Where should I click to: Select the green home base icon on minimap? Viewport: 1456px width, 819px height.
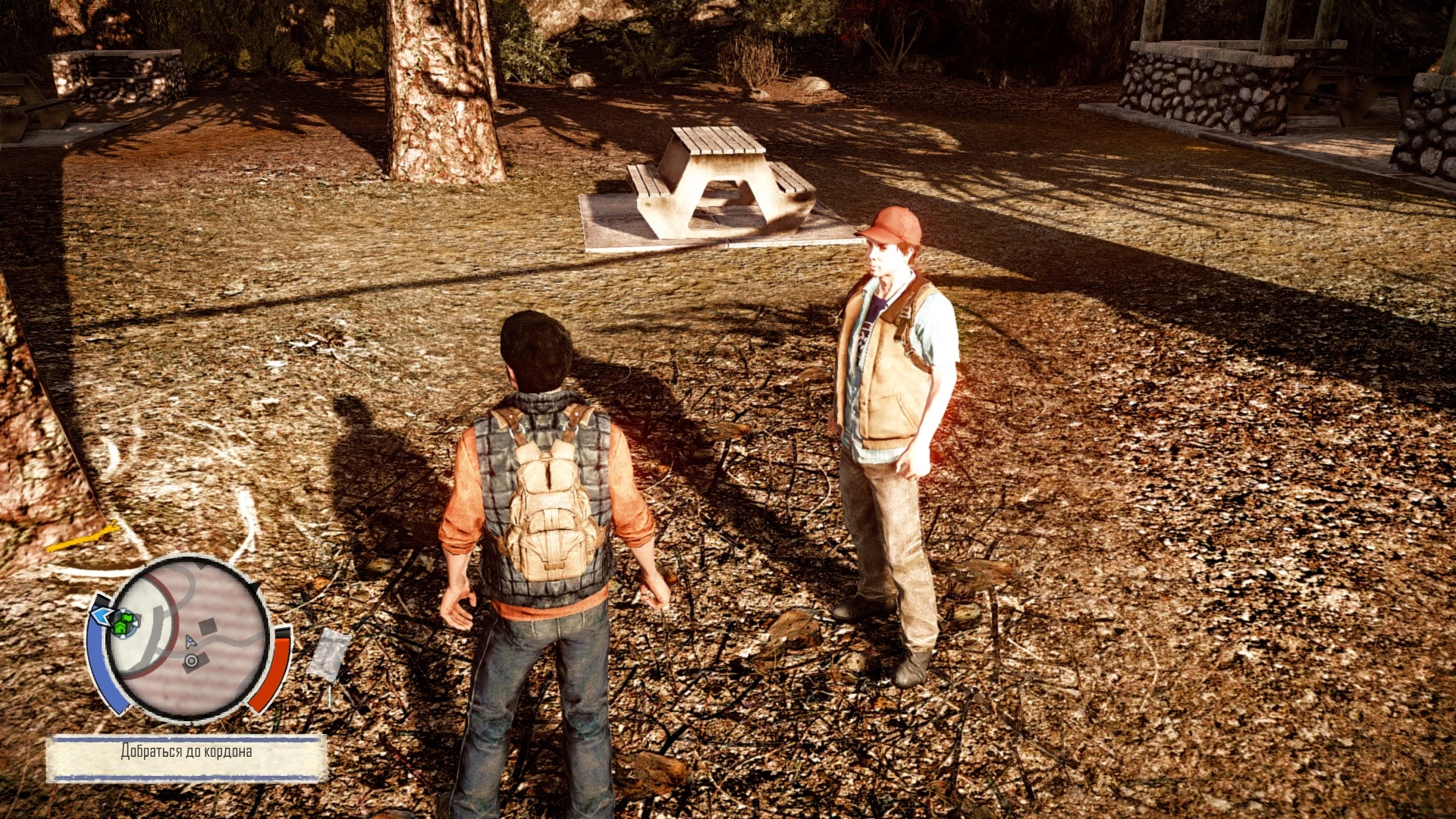(120, 628)
